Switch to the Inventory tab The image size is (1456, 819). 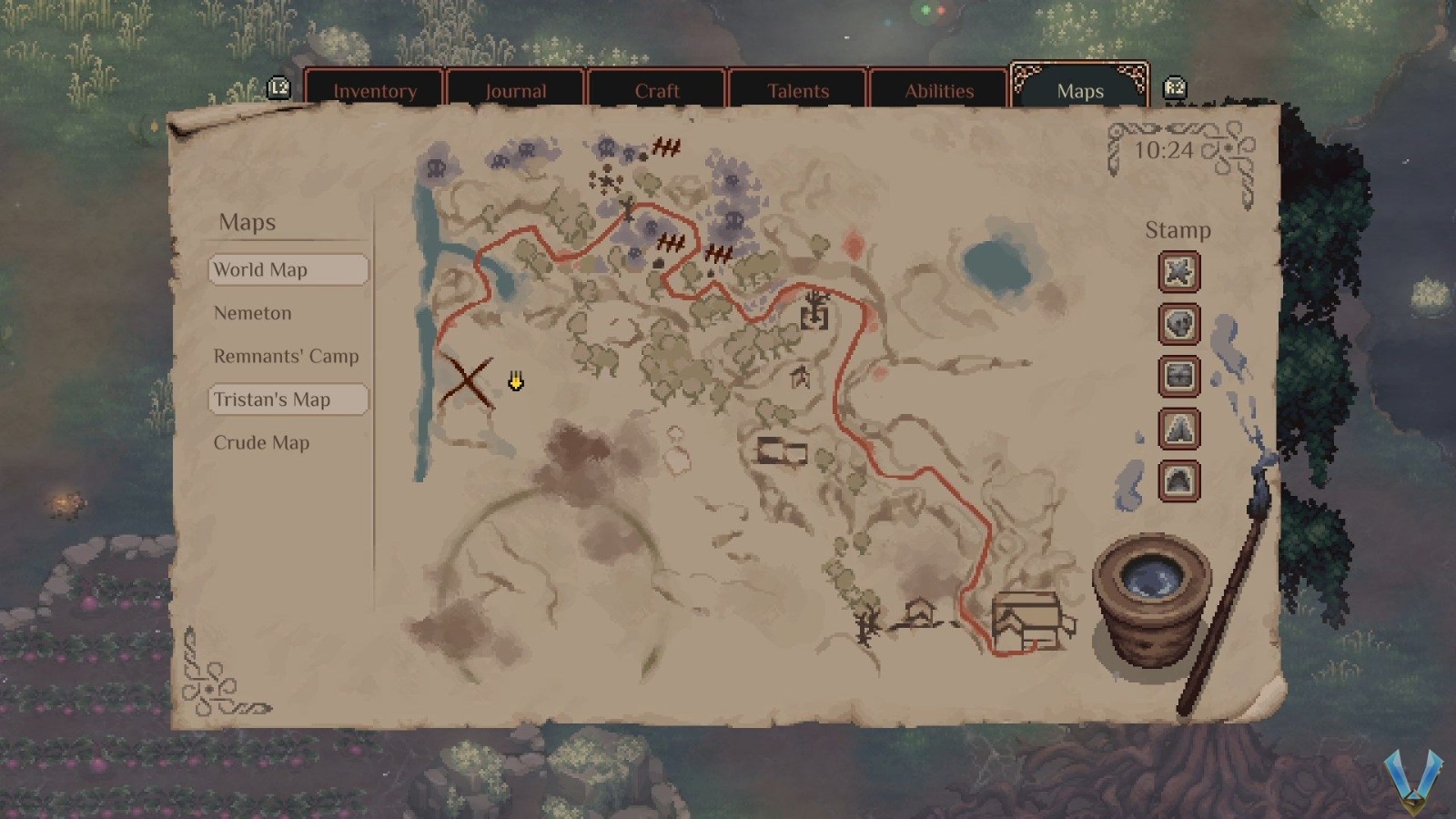(375, 91)
